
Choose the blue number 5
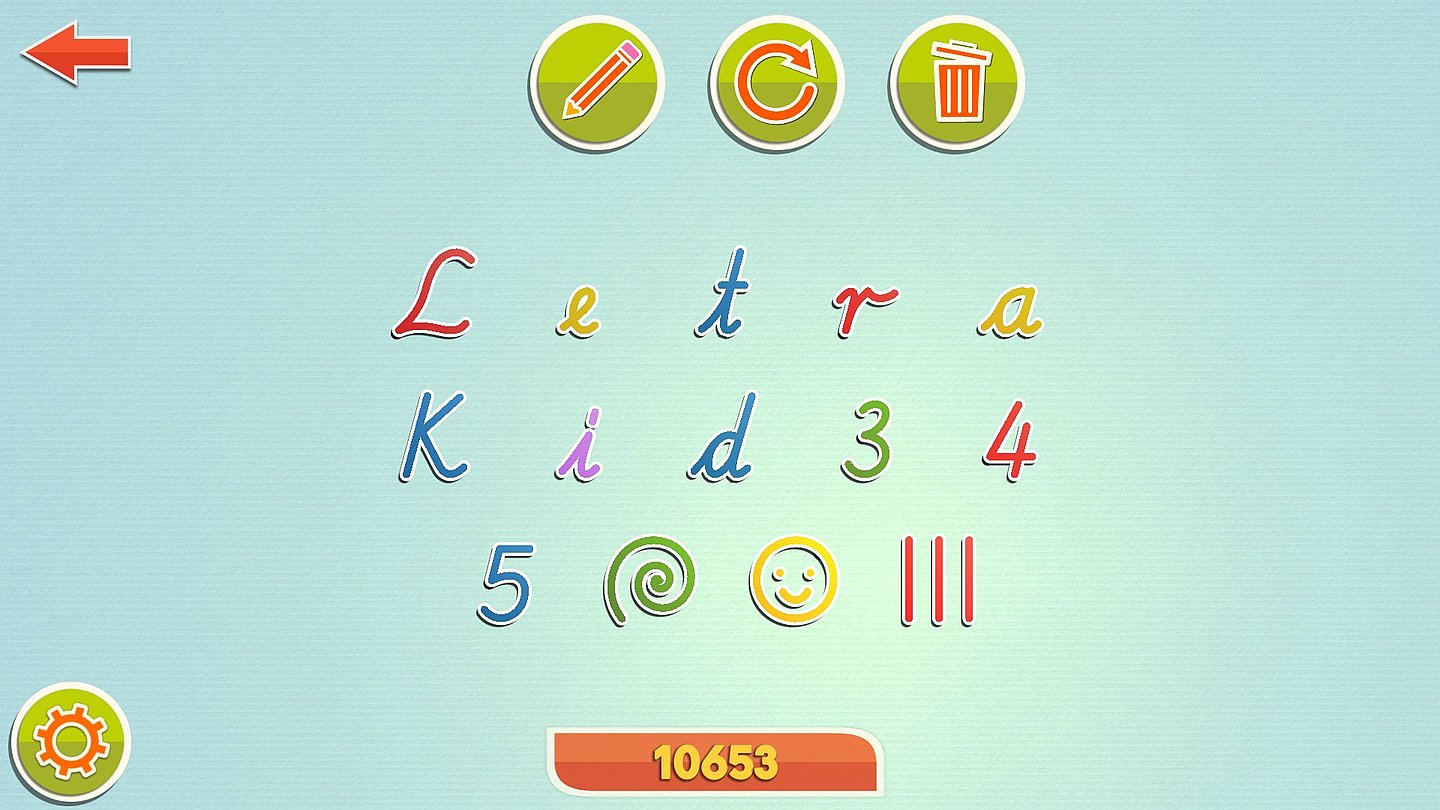[x=506, y=583]
